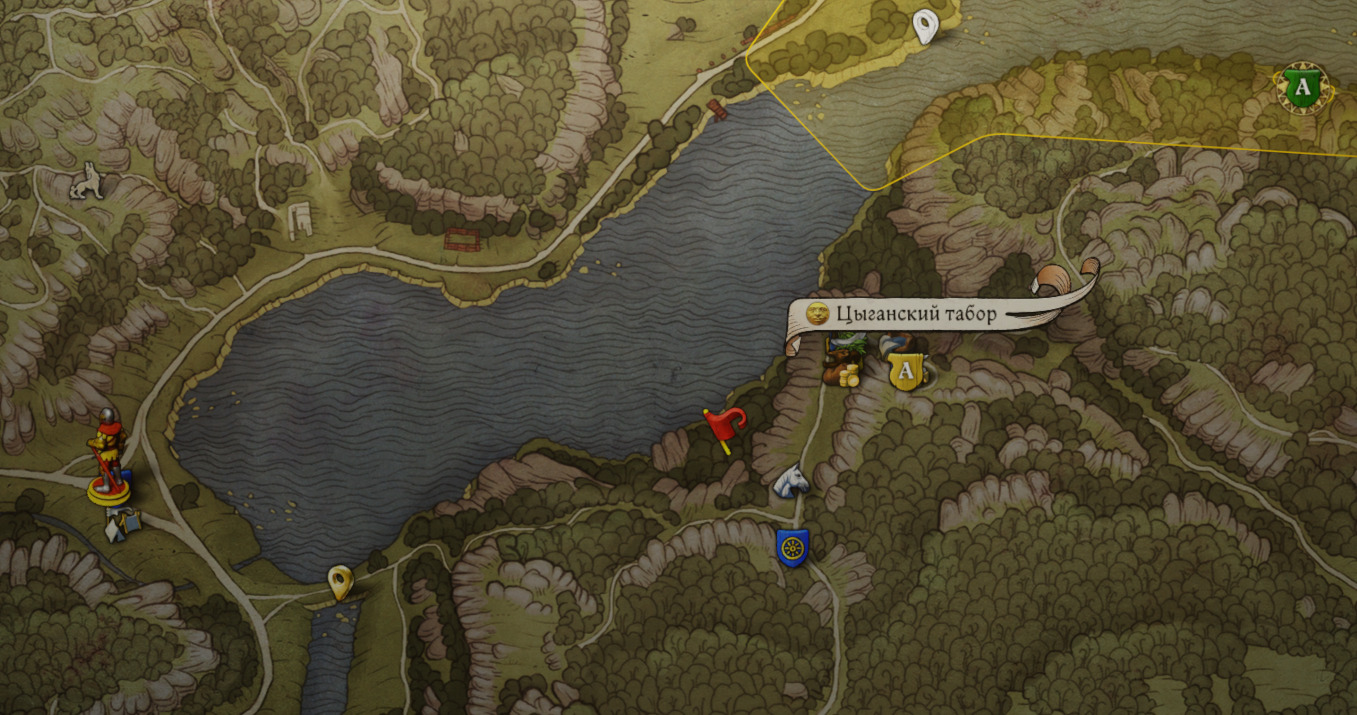Click the red flag map marker
This screenshot has height=715, width=1357.
pos(724,427)
